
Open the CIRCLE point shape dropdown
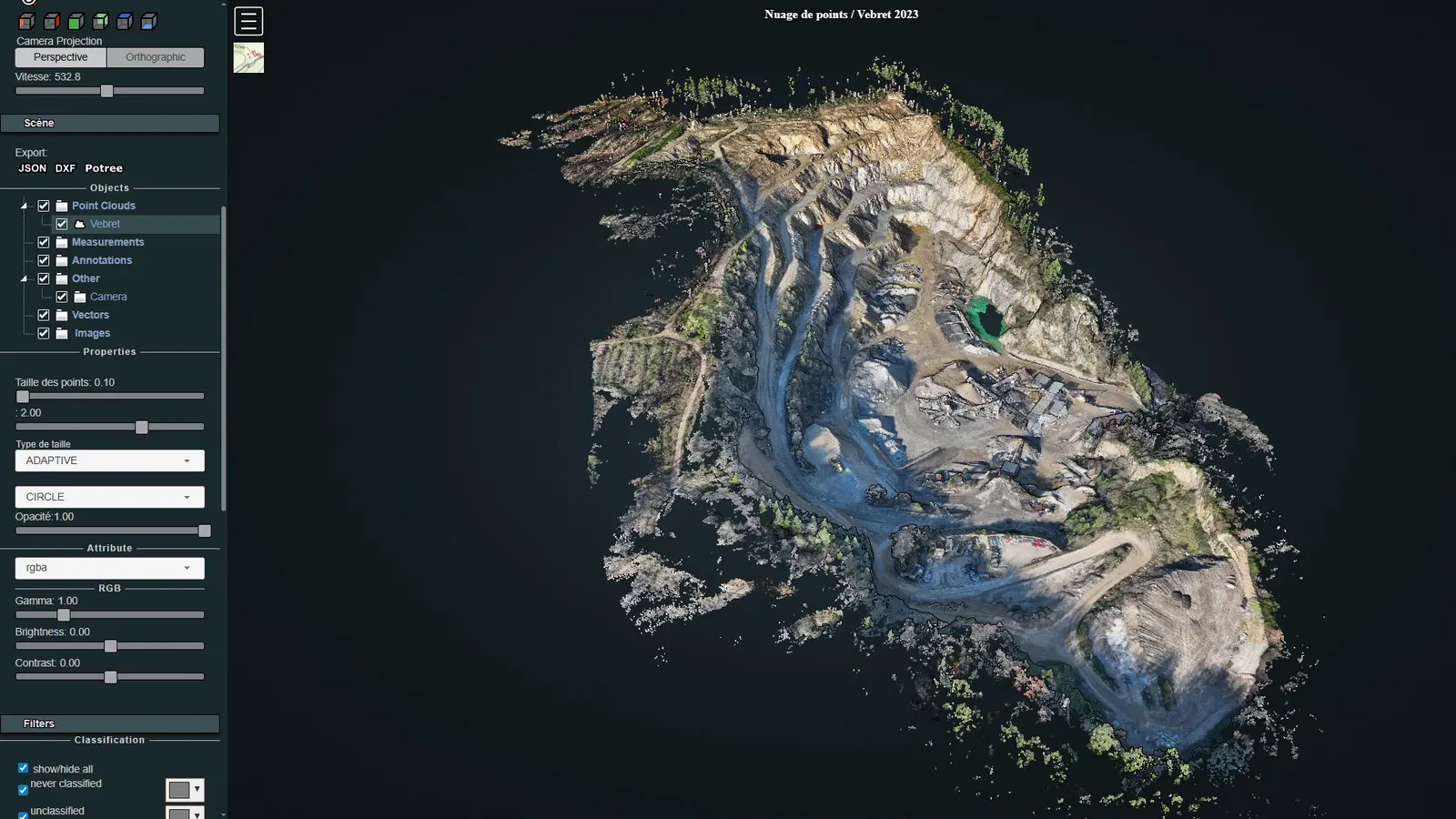109,497
